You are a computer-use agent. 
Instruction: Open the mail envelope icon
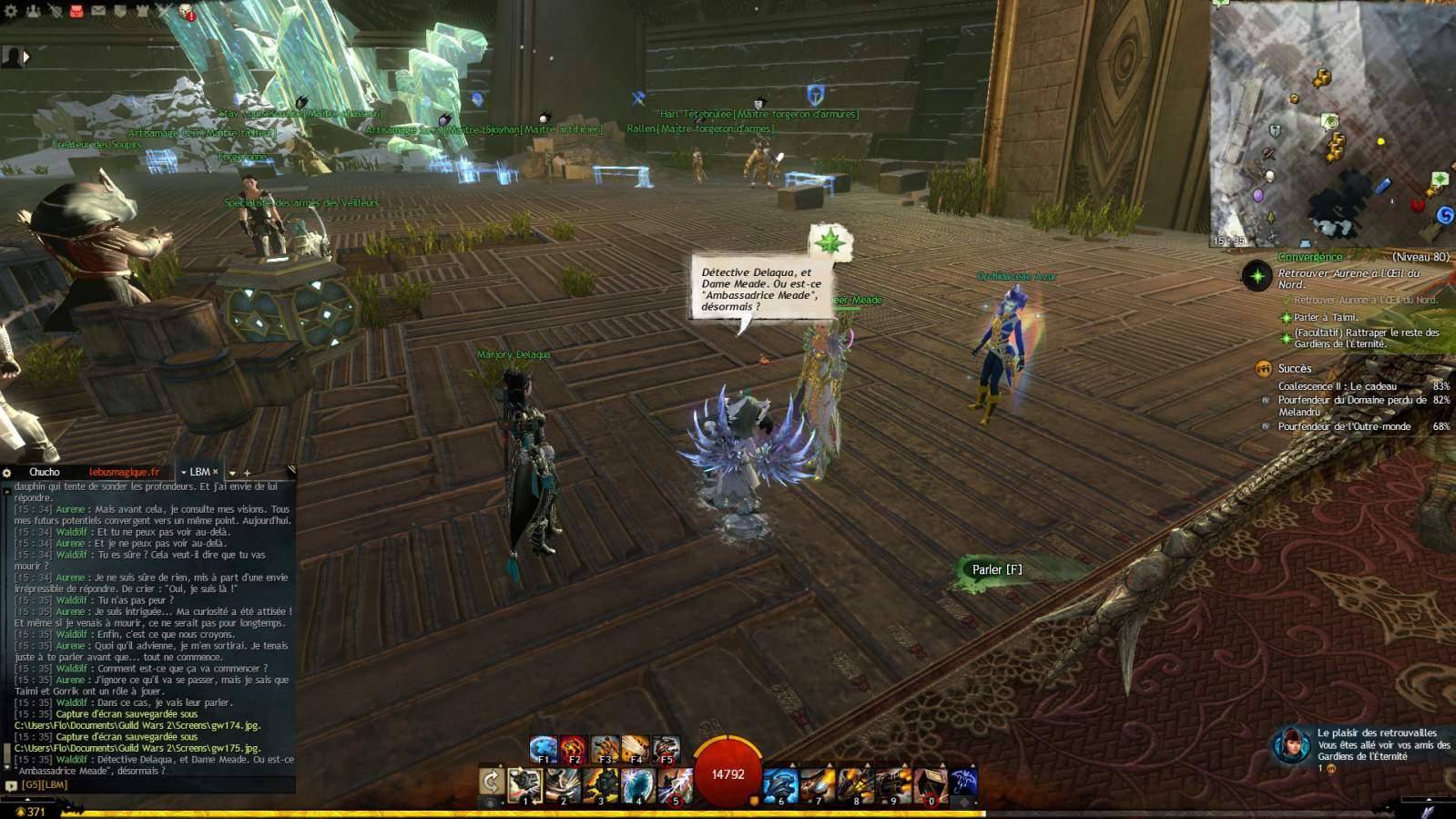point(98,11)
